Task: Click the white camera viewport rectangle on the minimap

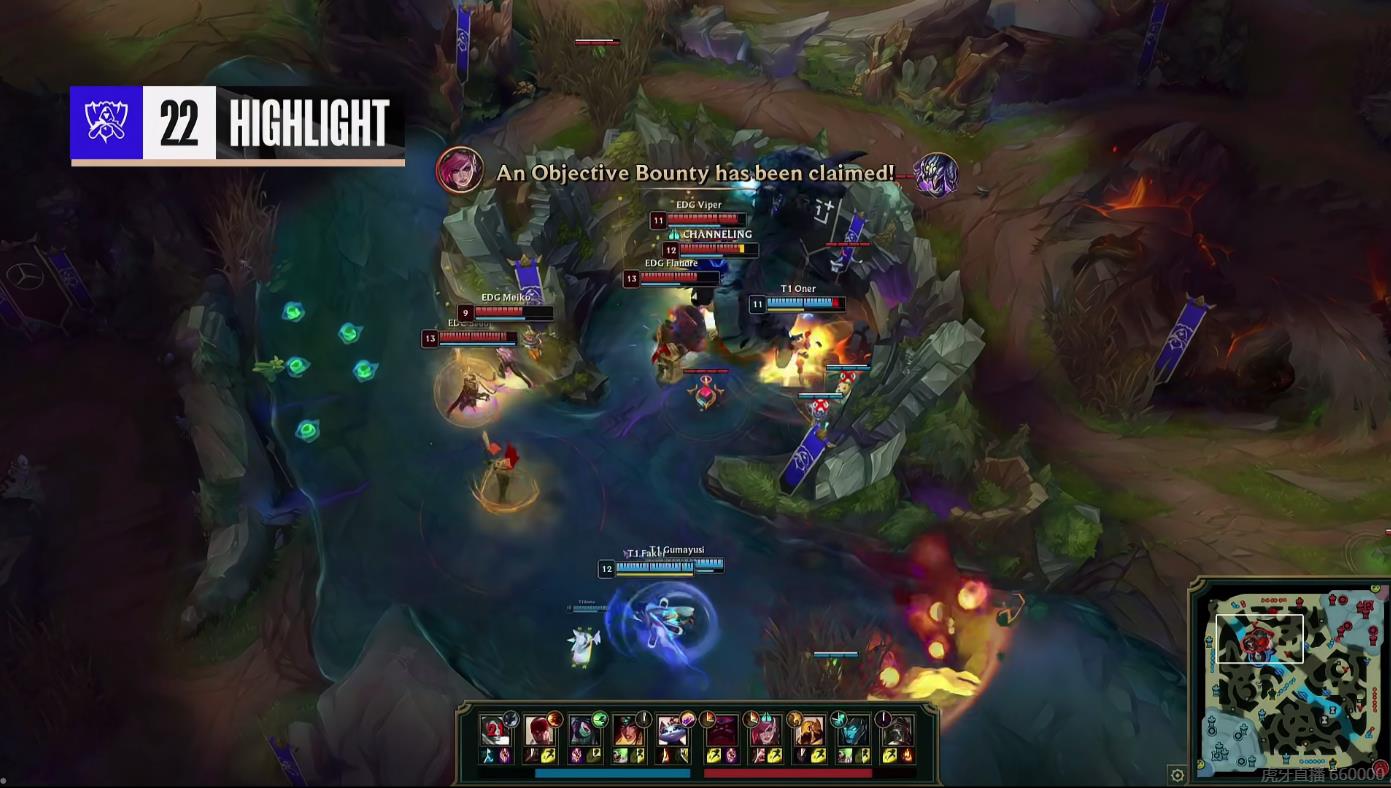Action: (x=1260, y=638)
